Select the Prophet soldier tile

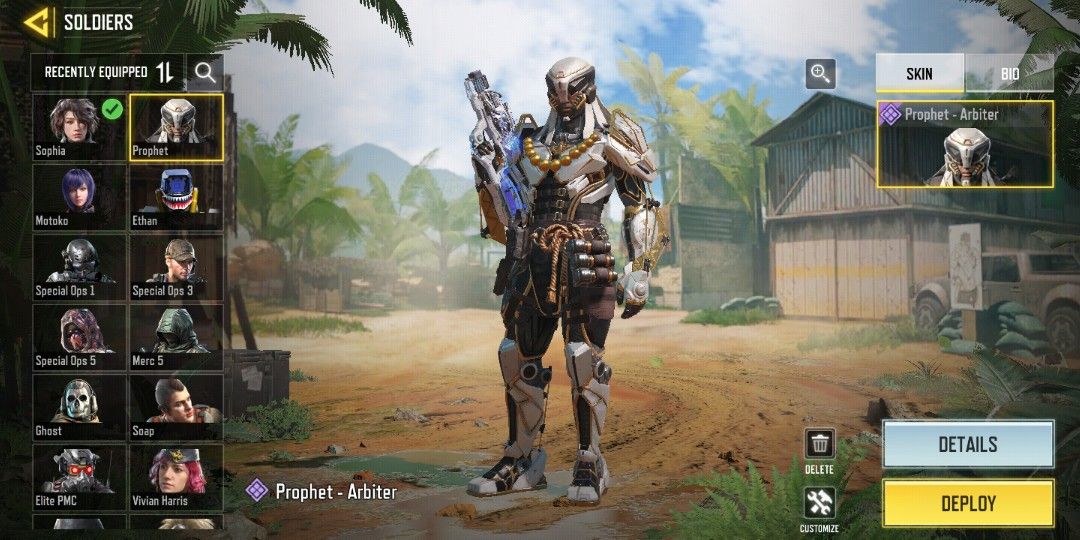pos(176,127)
